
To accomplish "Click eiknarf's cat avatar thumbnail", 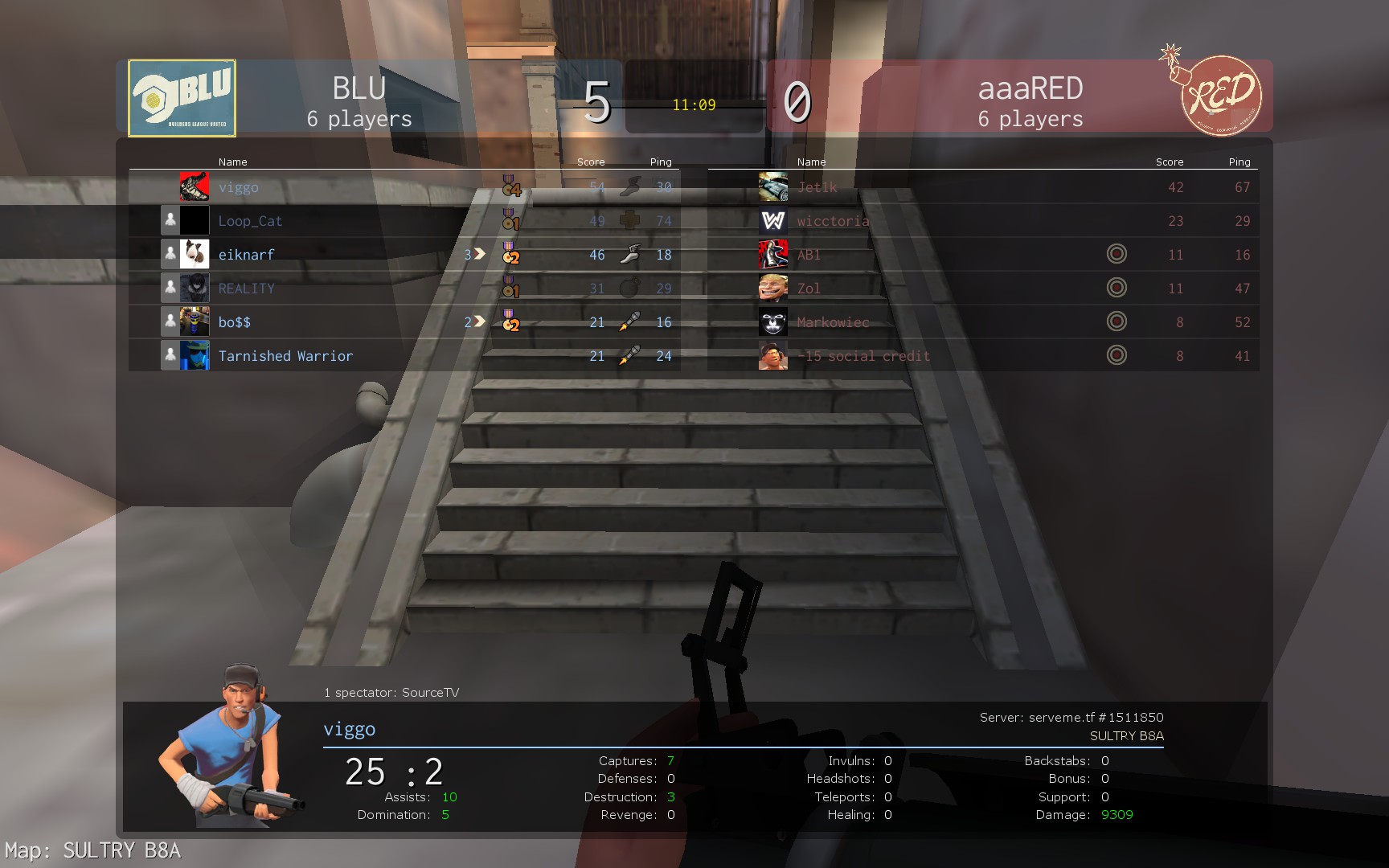I will [195, 254].
